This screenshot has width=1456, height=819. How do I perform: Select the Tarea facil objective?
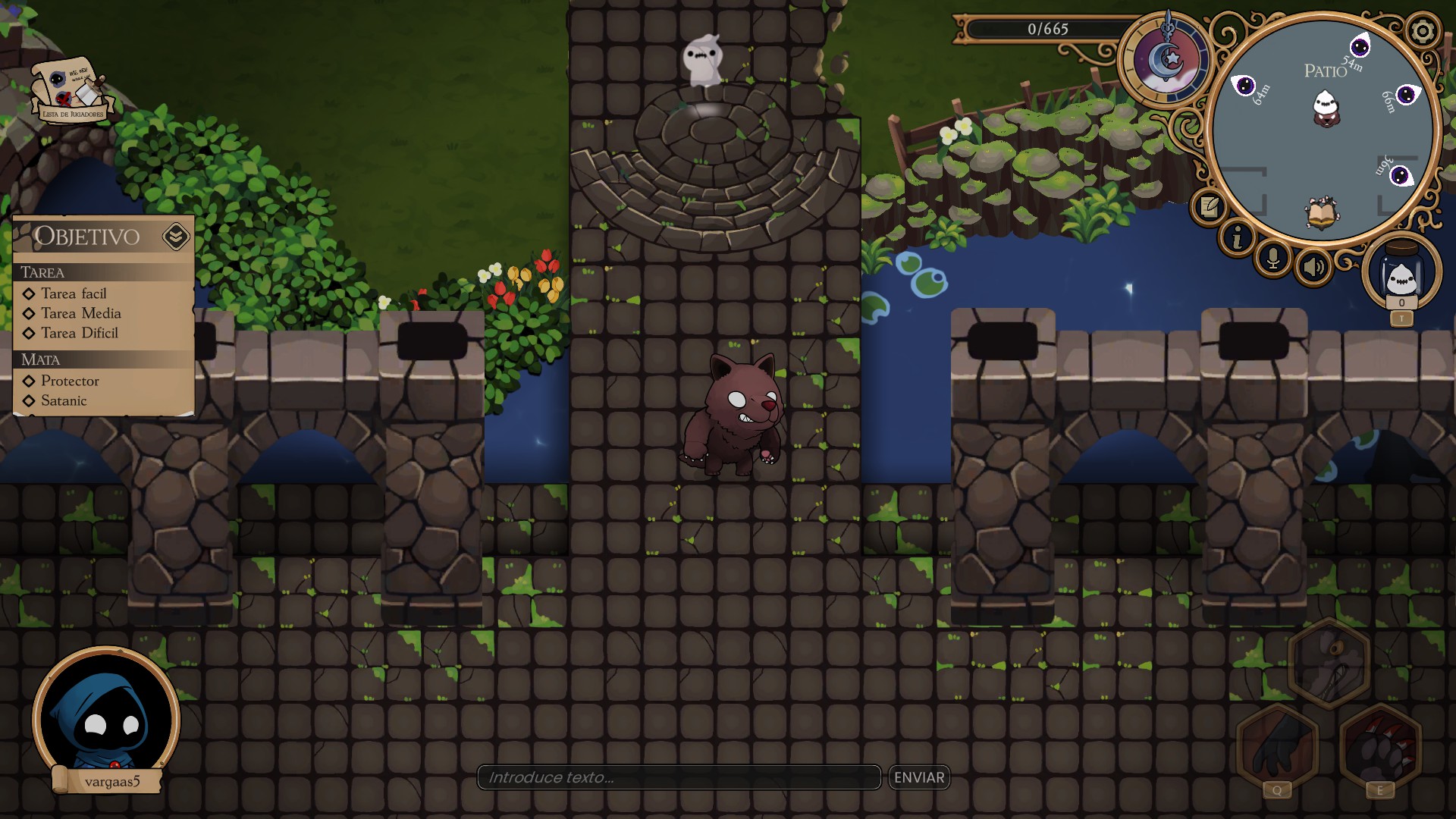pos(74,293)
